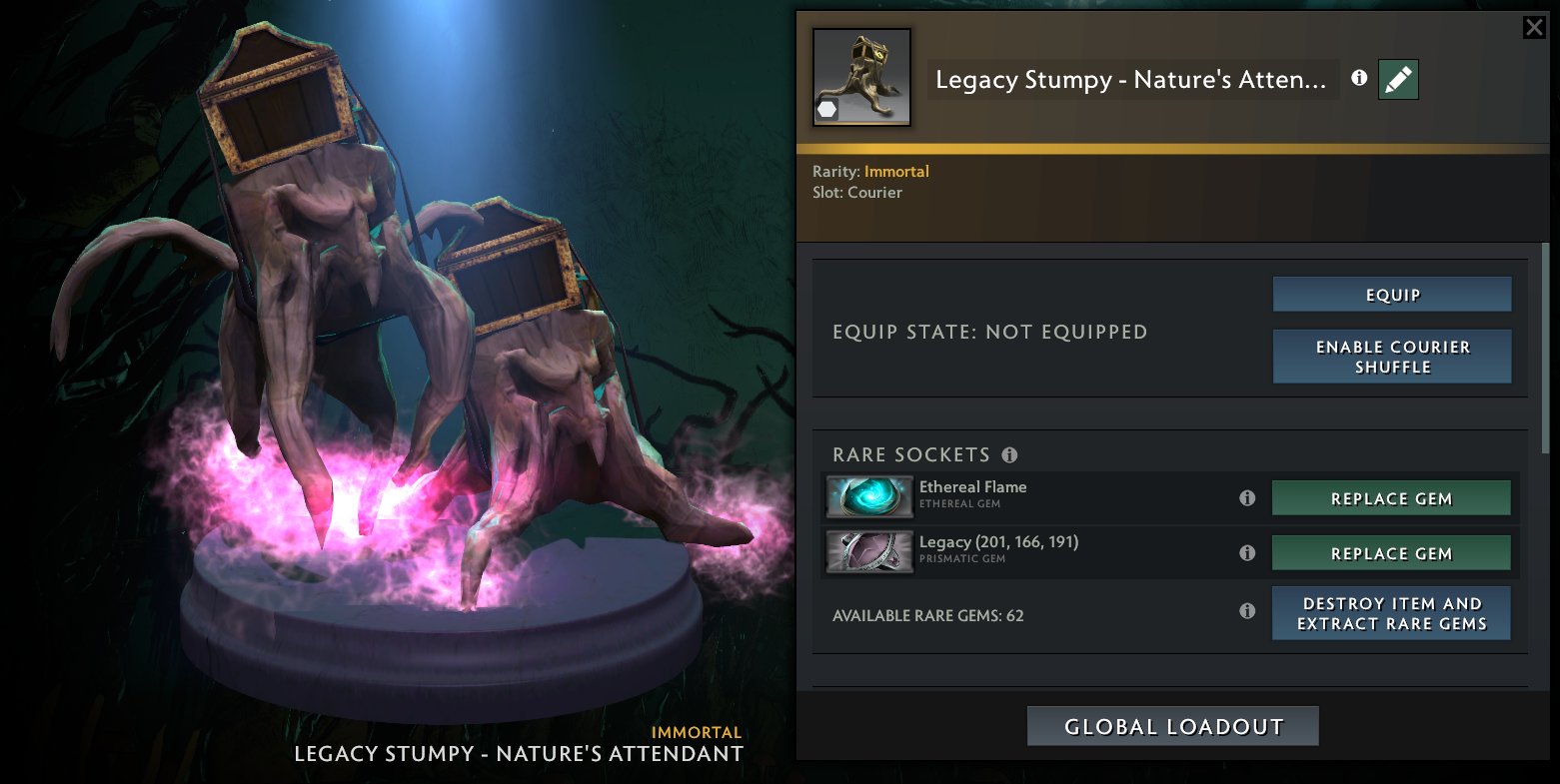
Task: Click info icon for Legacy prismatic gem
Action: (1247, 552)
